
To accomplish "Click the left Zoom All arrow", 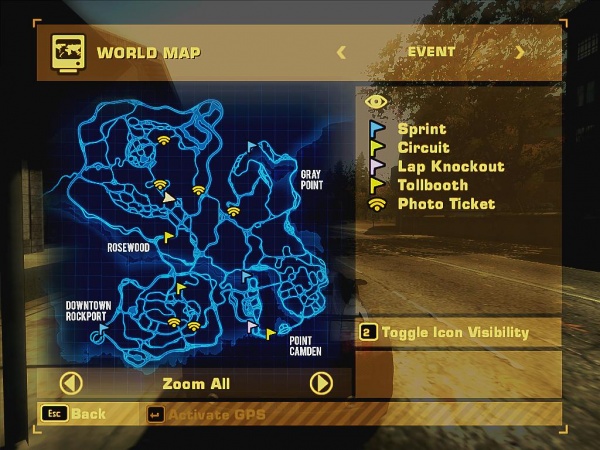I will (70, 383).
